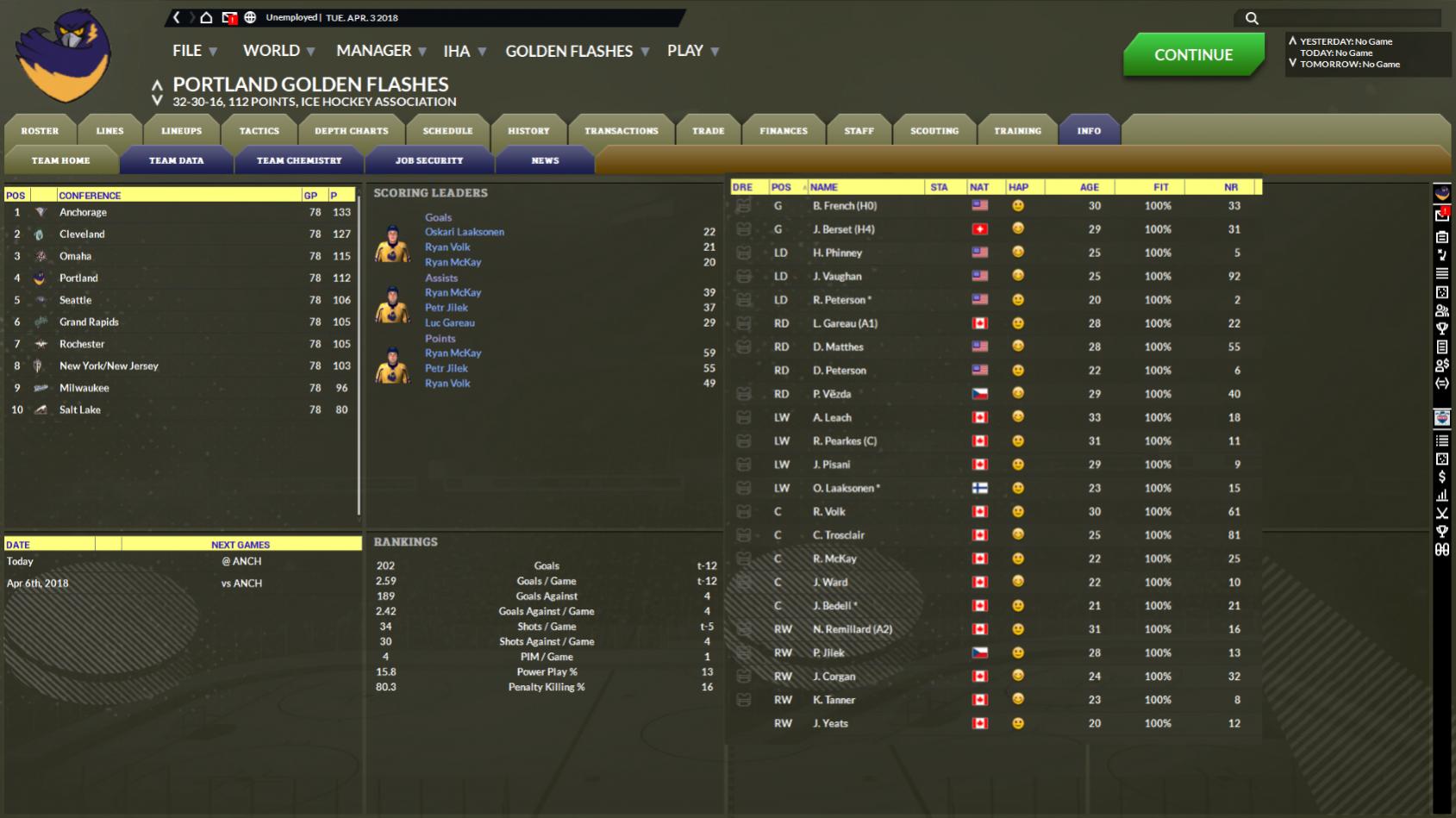Go to the Scouting tab
Screen dimensions: 1456x818
934,131
